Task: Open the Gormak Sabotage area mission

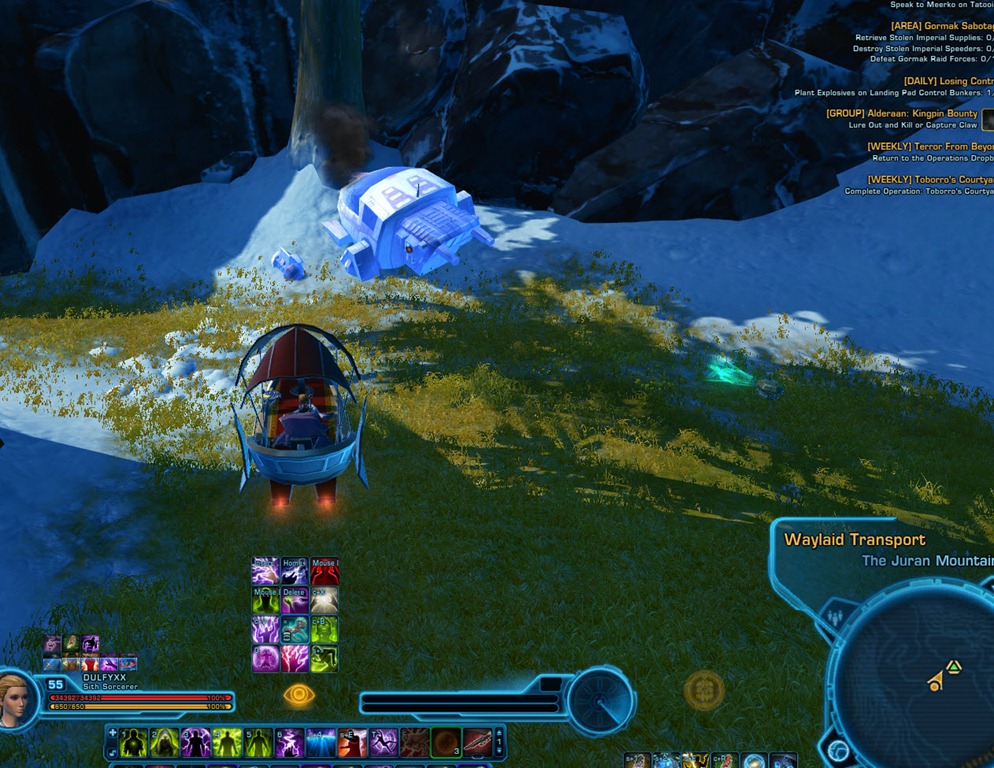Action: pyautogui.click(x=942, y=26)
